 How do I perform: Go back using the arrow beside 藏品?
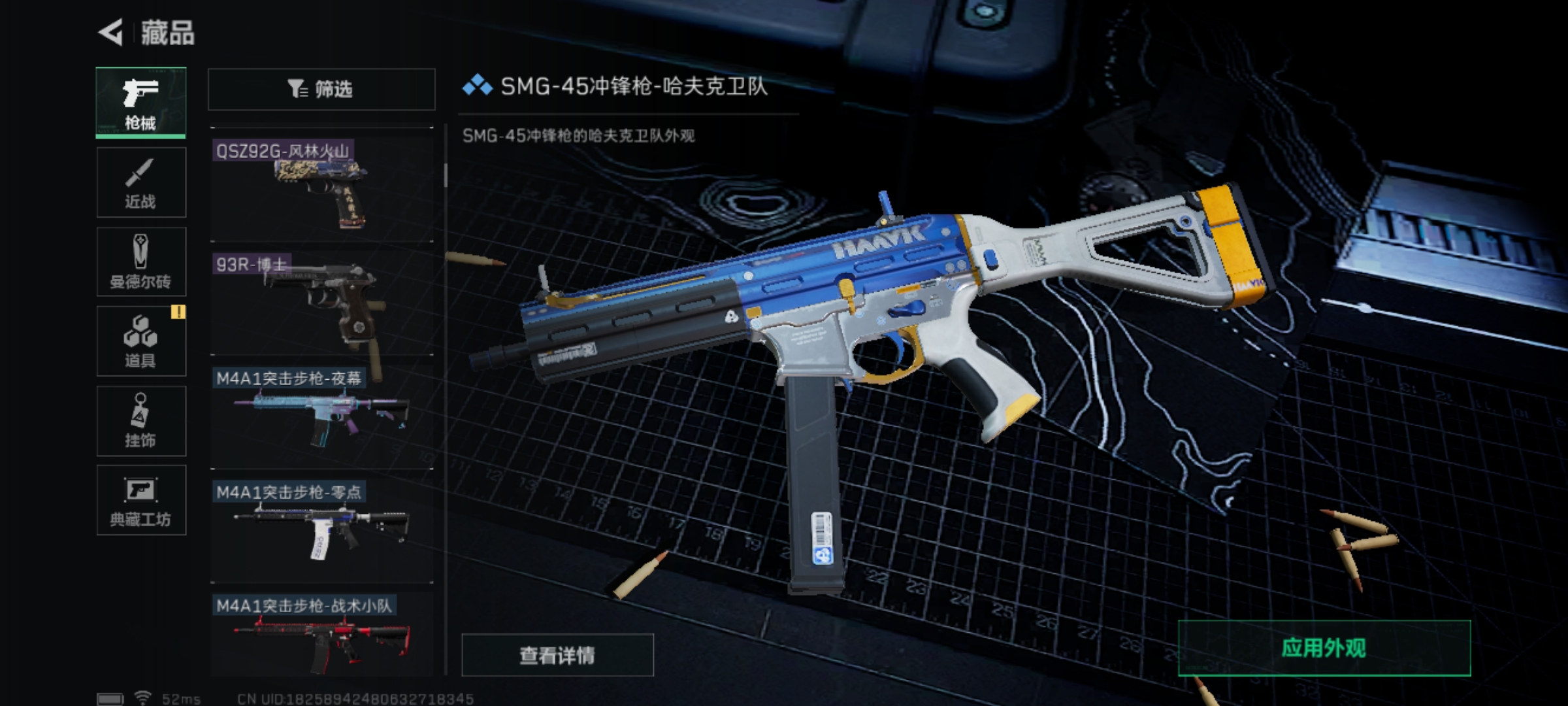pyautogui.click(x=111, y=33)
